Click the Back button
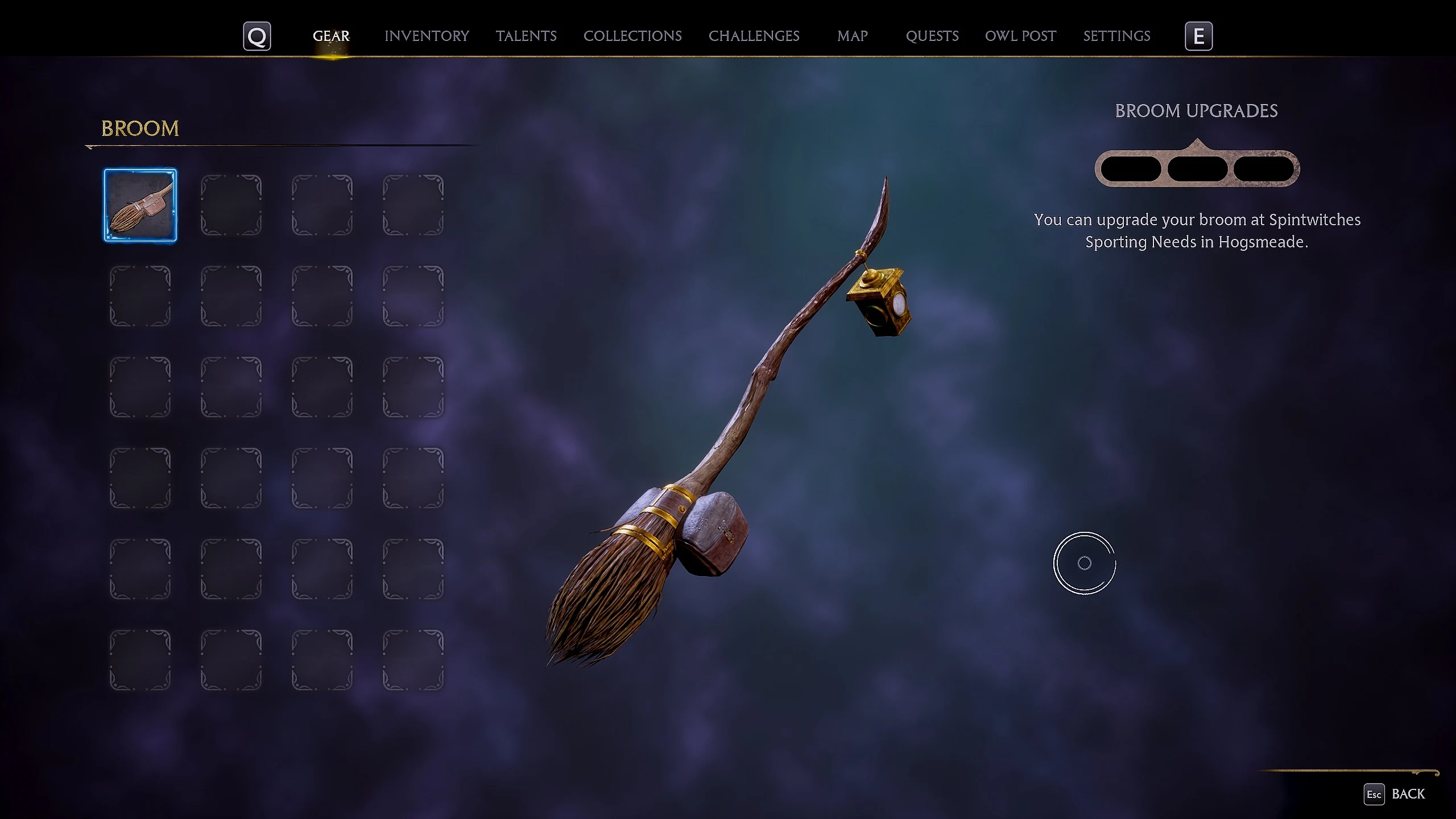Screen dimensions: 1456x819 (1396, 794)
